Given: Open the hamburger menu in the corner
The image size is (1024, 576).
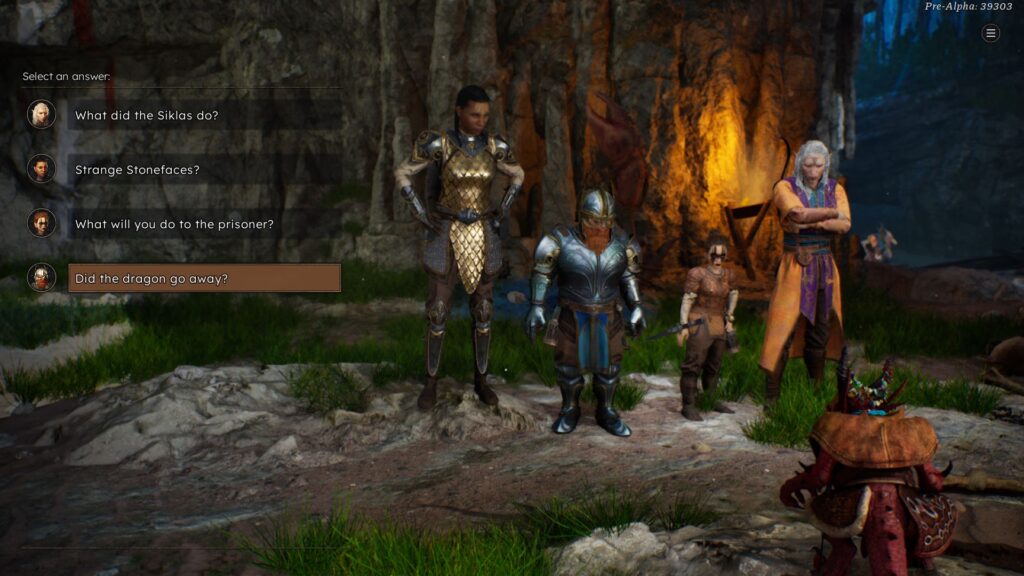Looking at the screenshot, I should click(x=991, y=33).
